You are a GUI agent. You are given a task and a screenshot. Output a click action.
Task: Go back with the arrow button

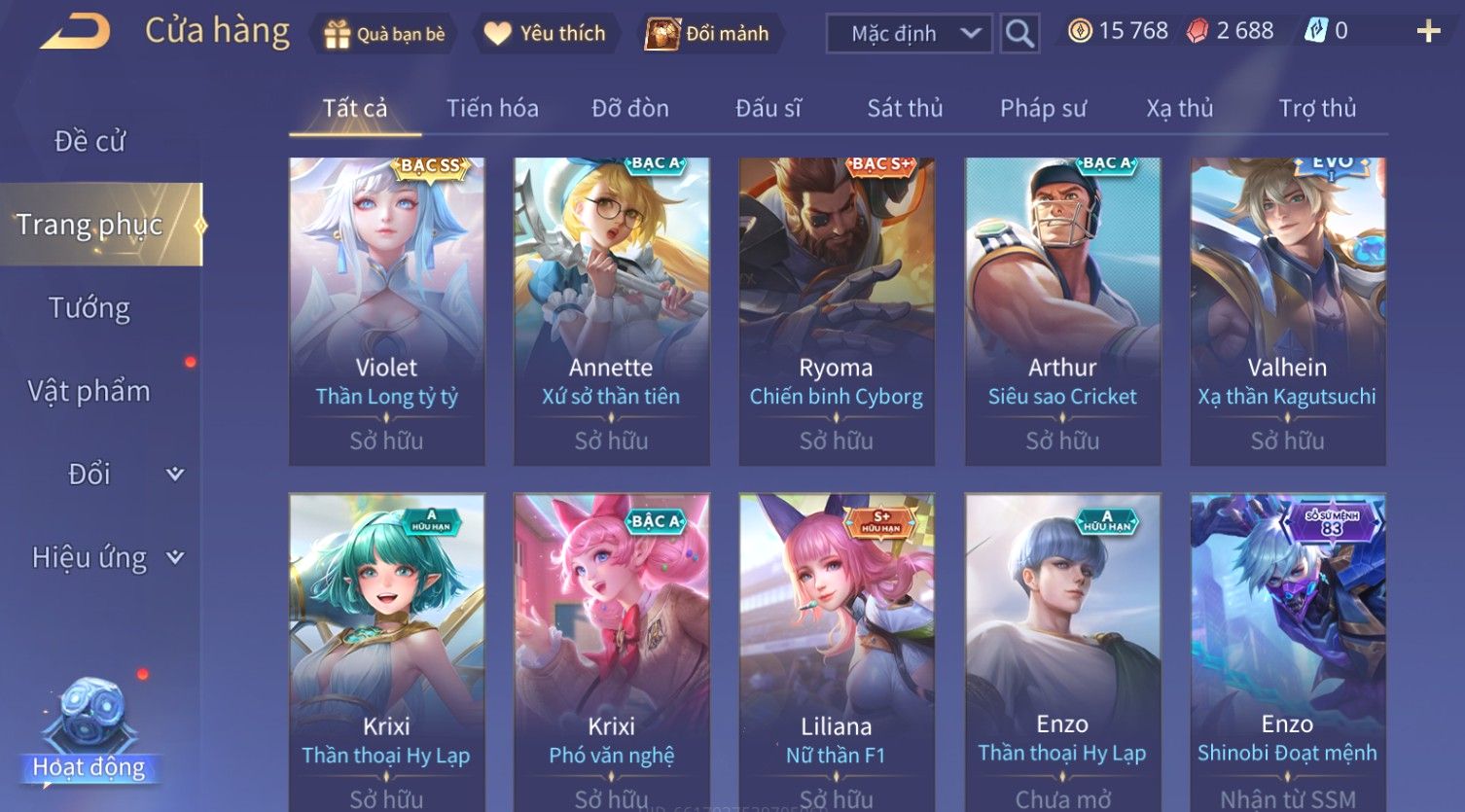pyautogui.click(x=74, y=32)
